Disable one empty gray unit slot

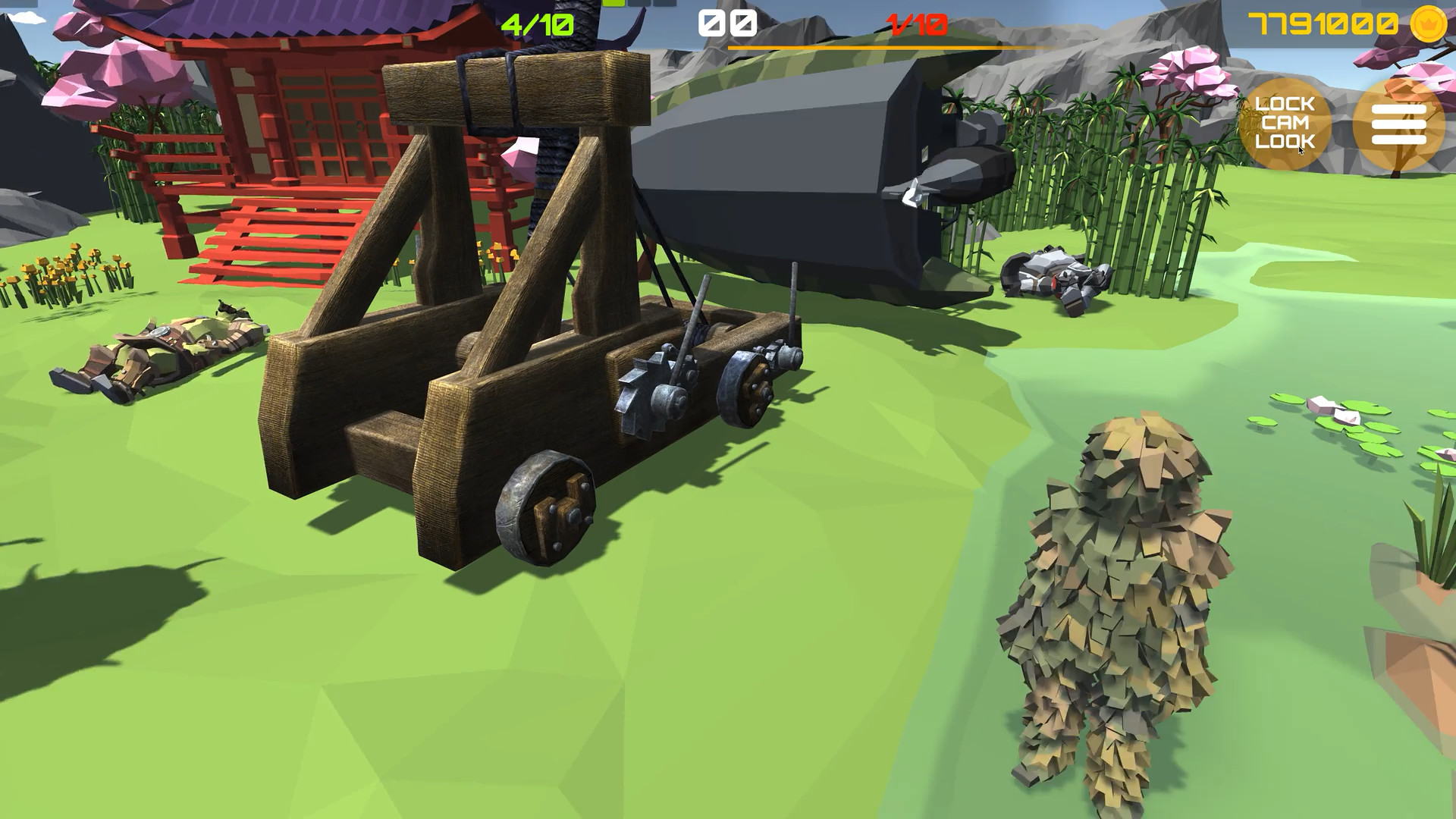point(665,4)
